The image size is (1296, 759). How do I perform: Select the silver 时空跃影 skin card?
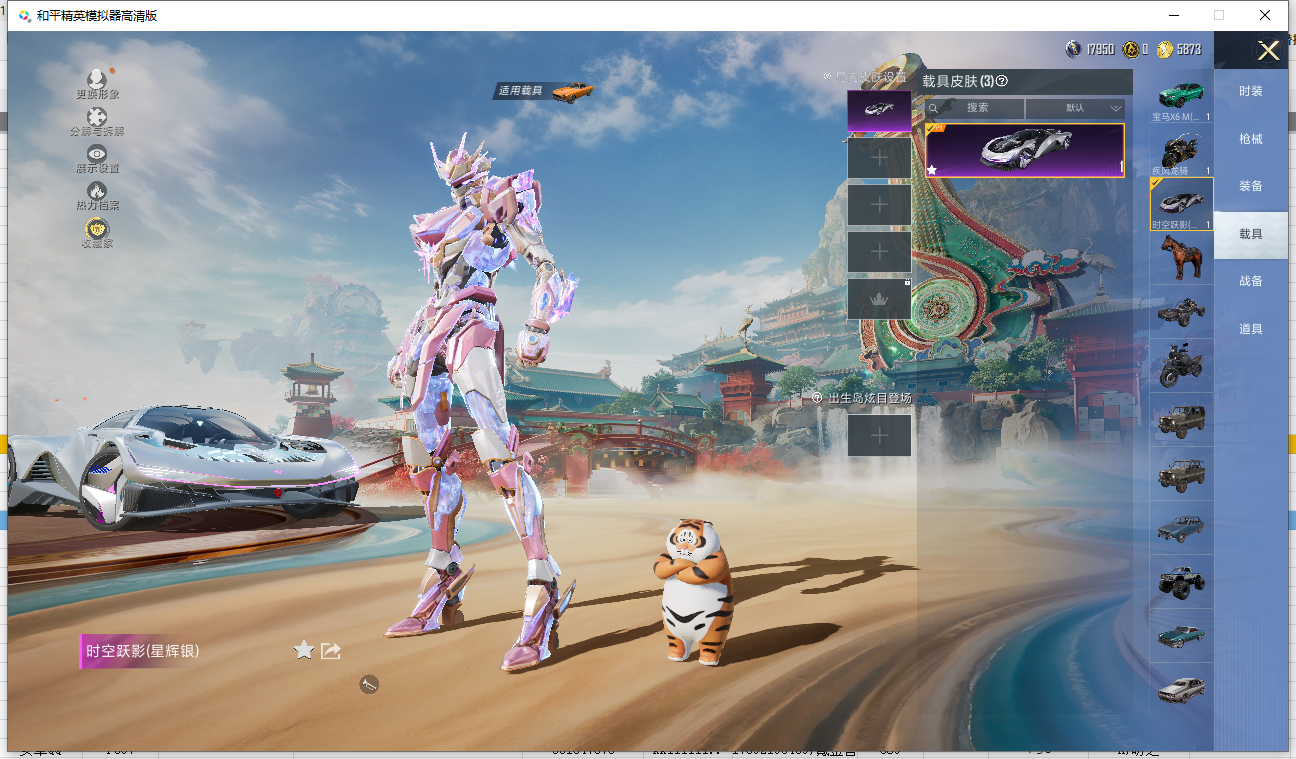point(1024,150)
